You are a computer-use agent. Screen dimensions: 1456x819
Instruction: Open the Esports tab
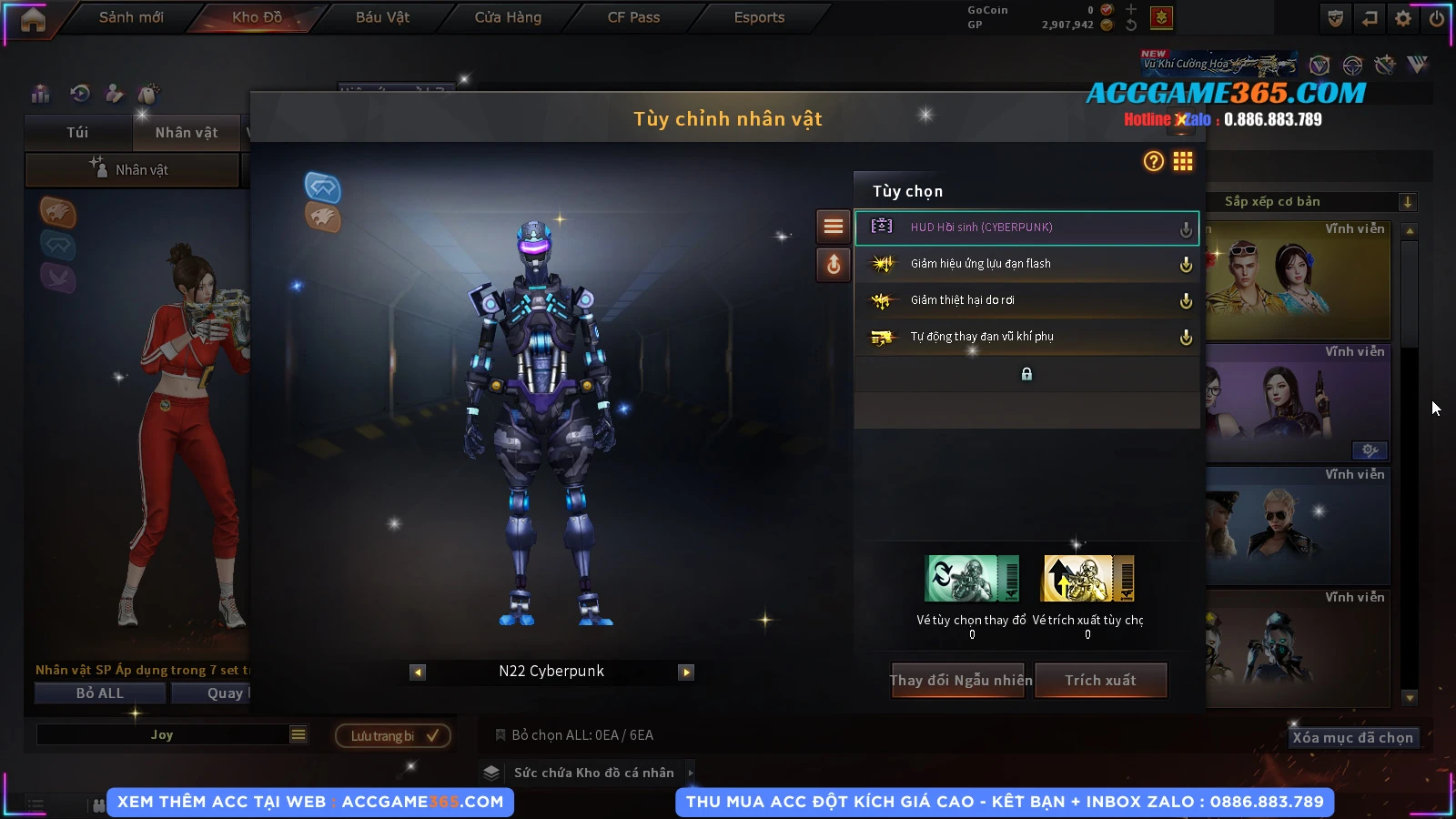[759, 17]
